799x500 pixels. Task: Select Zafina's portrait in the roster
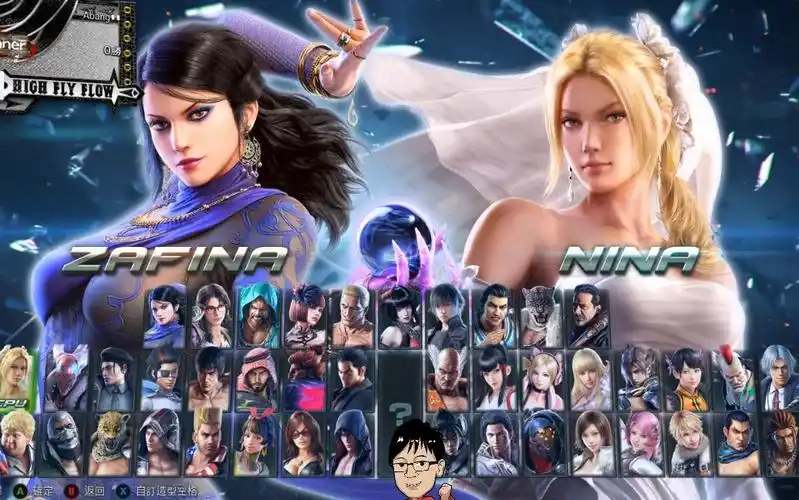click(x=165, y=313)
